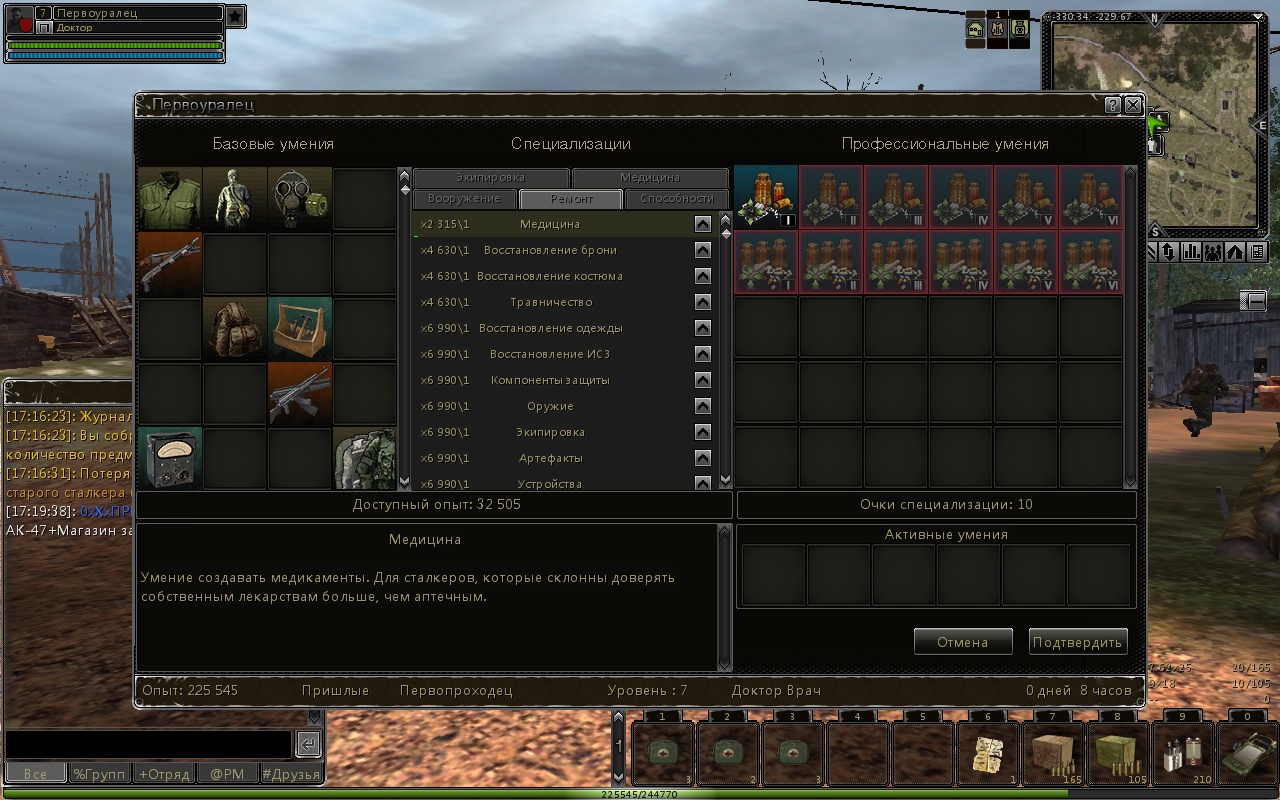The image size is (1280, 800).
Task: Show the Способности tab
Action: (676, 199)
